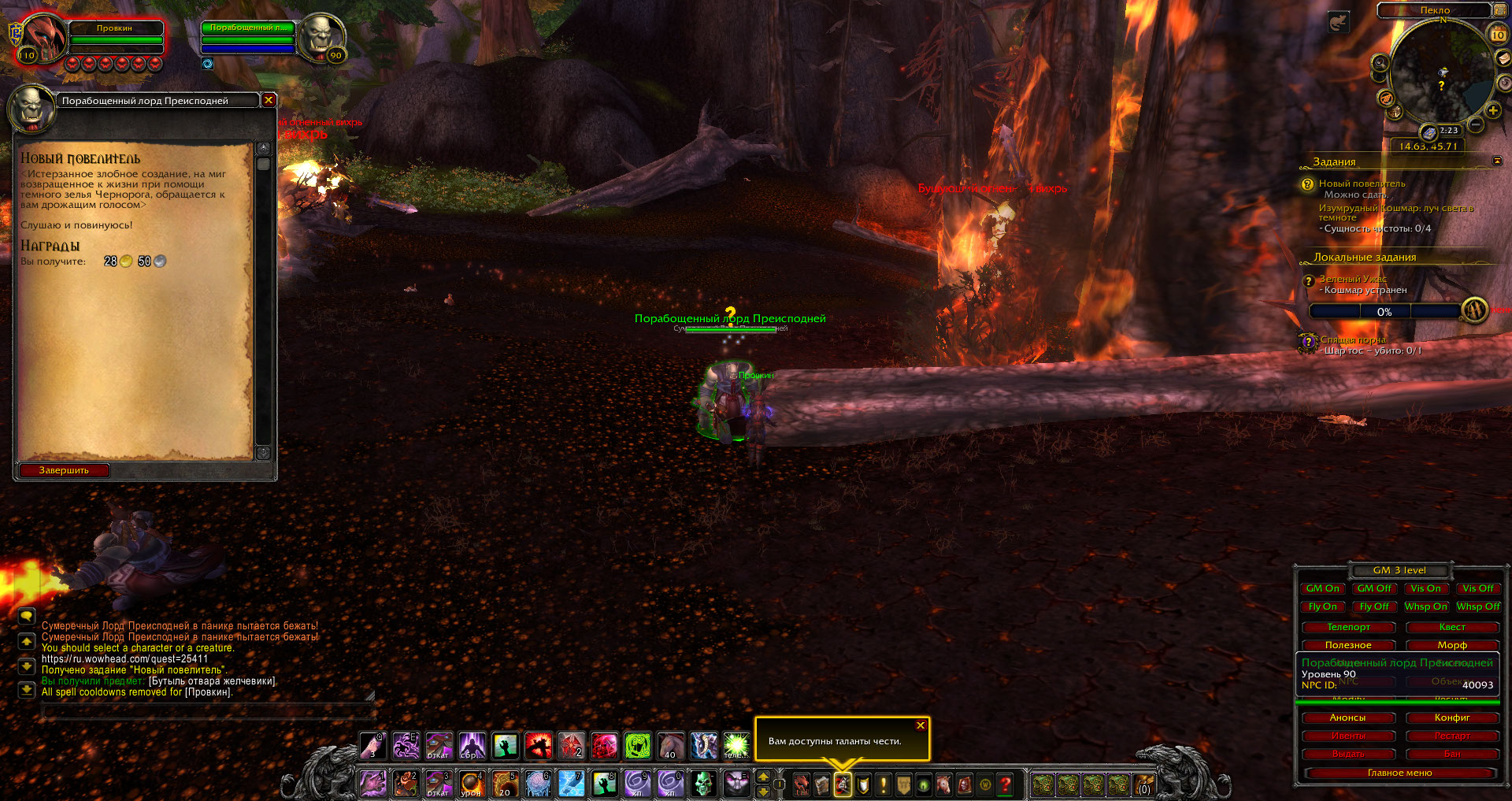Open the backpack bag slot
Viewport: 1512px width, 801px height.
1143,784
